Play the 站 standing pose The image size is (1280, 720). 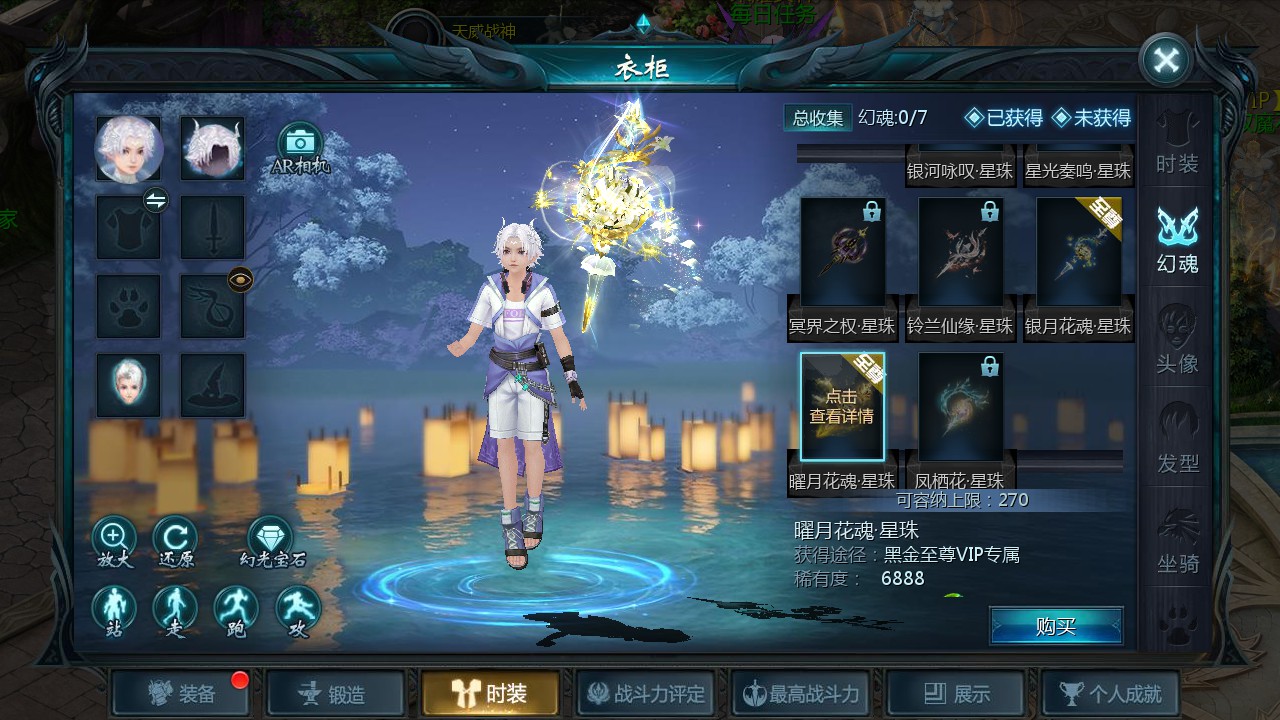pos(114,612)
